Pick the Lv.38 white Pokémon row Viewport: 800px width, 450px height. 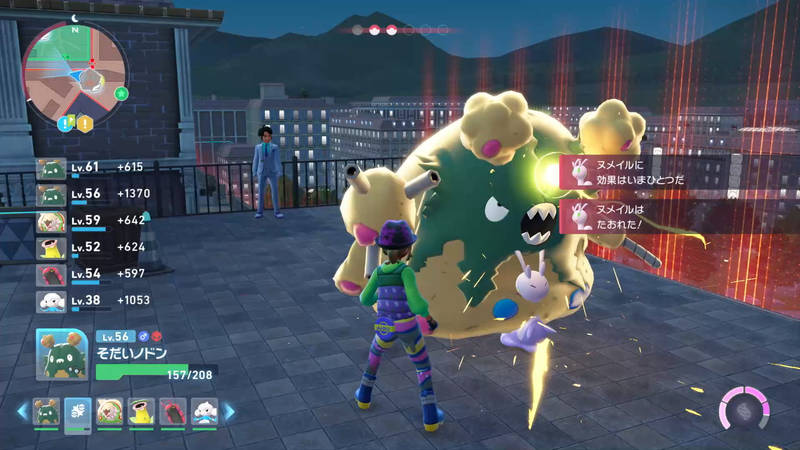[x=90, y=300]
